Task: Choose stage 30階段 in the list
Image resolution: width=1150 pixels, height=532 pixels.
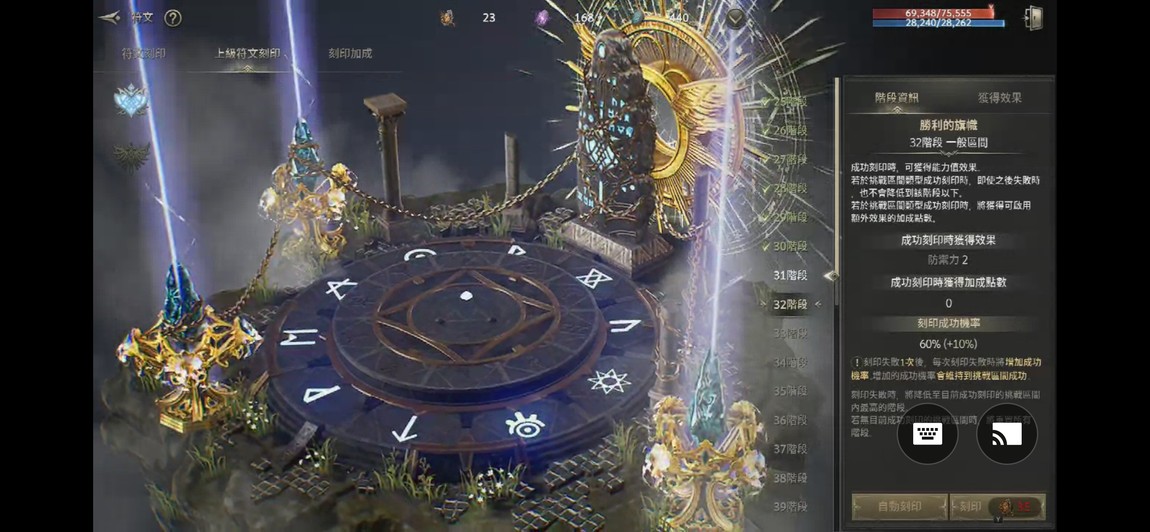Action: pyautogui.click(x=790, y=246)
